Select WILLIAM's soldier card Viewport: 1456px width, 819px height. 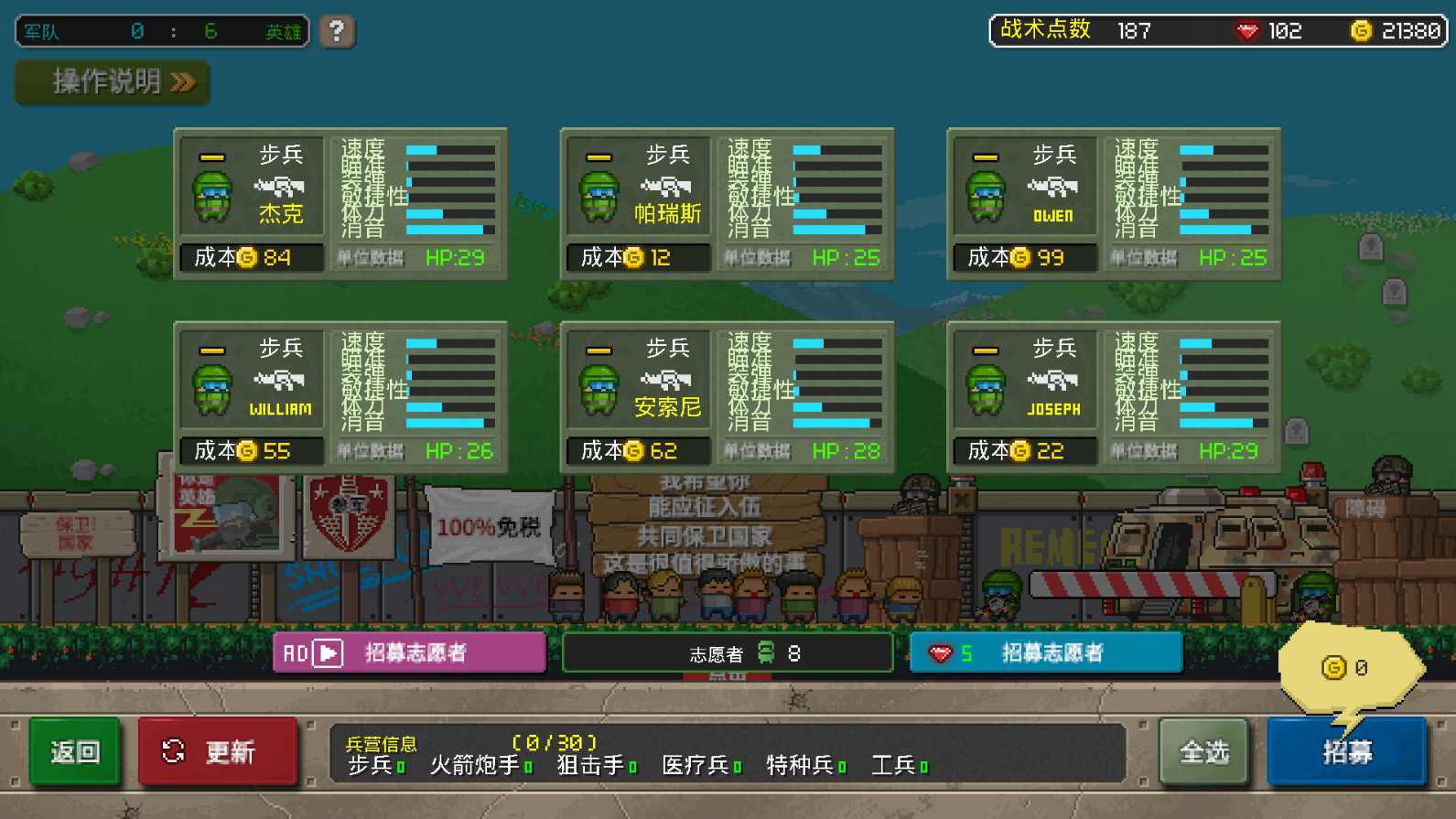point(340,393)
